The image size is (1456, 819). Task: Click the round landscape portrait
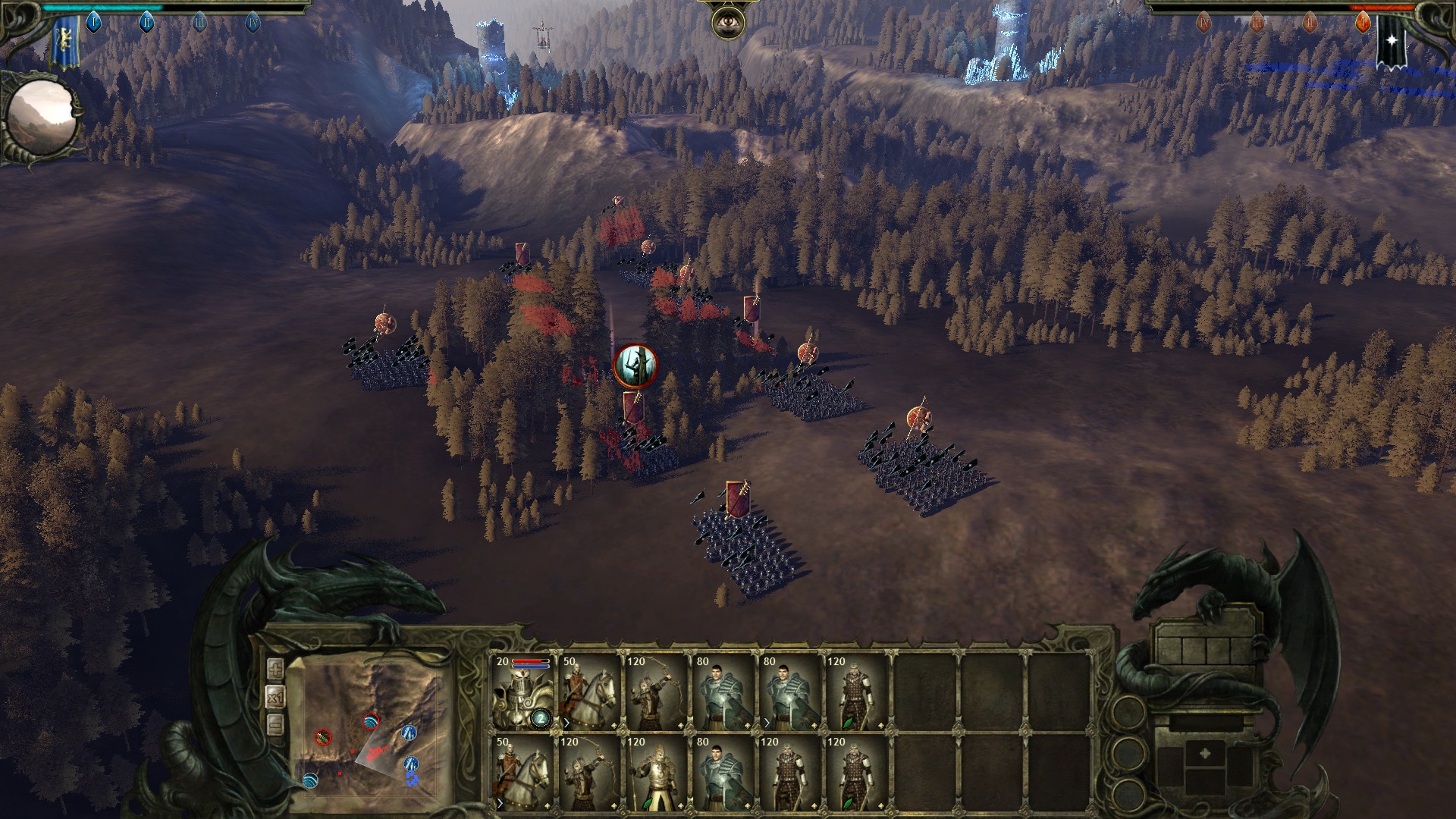pos(42,118)
